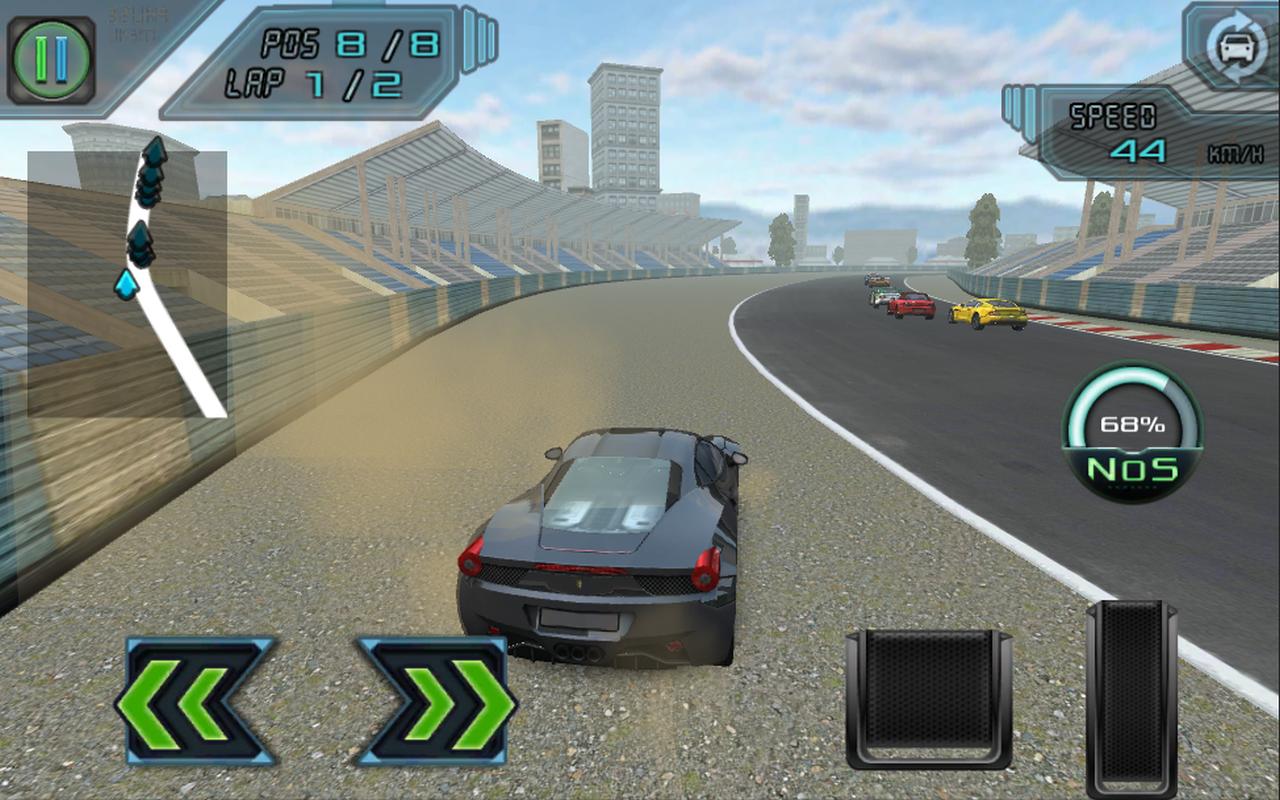Select the player's black car

600,550
